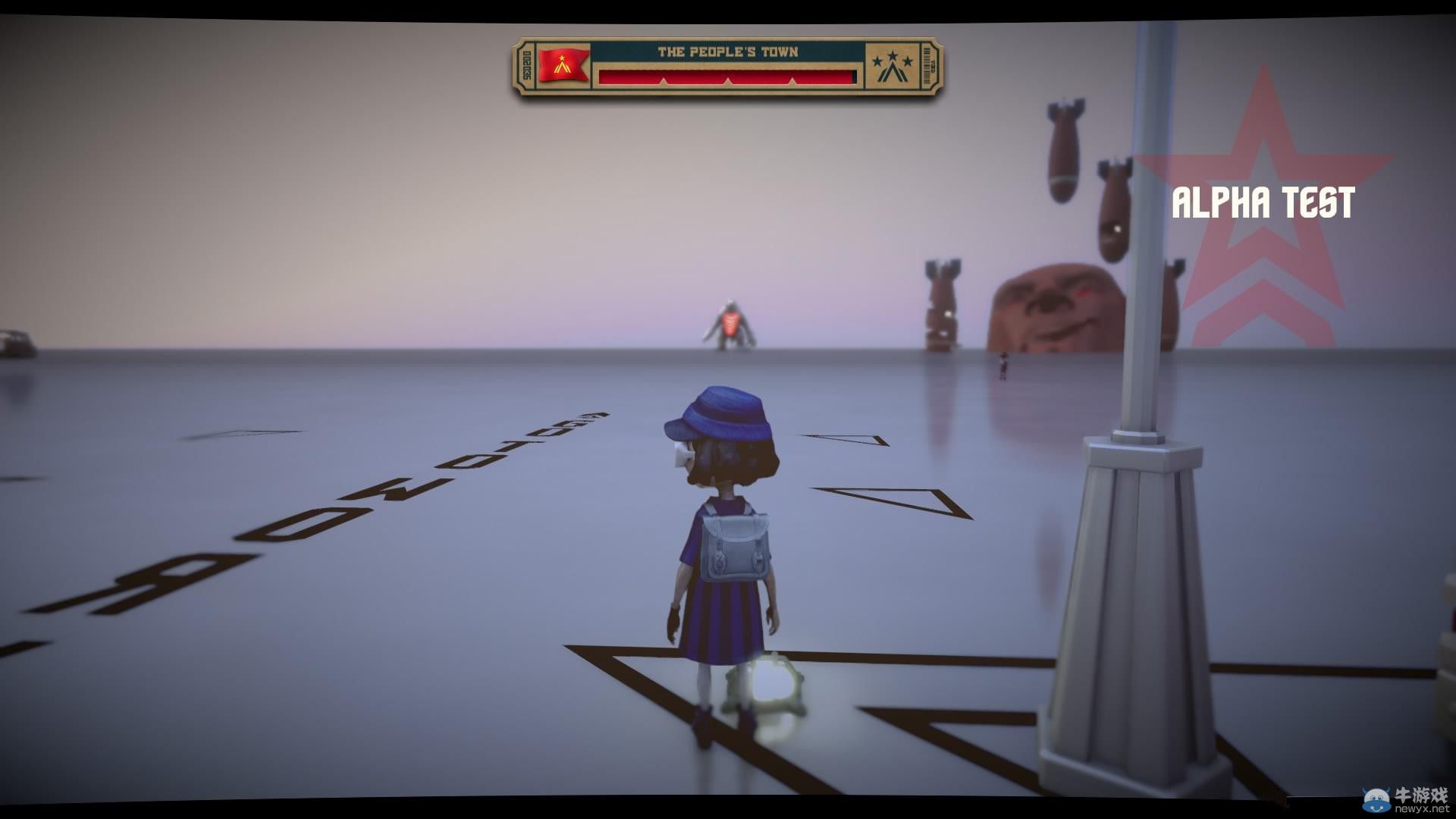This screenshot has height=819, width=1456.
Task: Click the left barcode stub of the ticket banner
Action: tap(528, 65)
